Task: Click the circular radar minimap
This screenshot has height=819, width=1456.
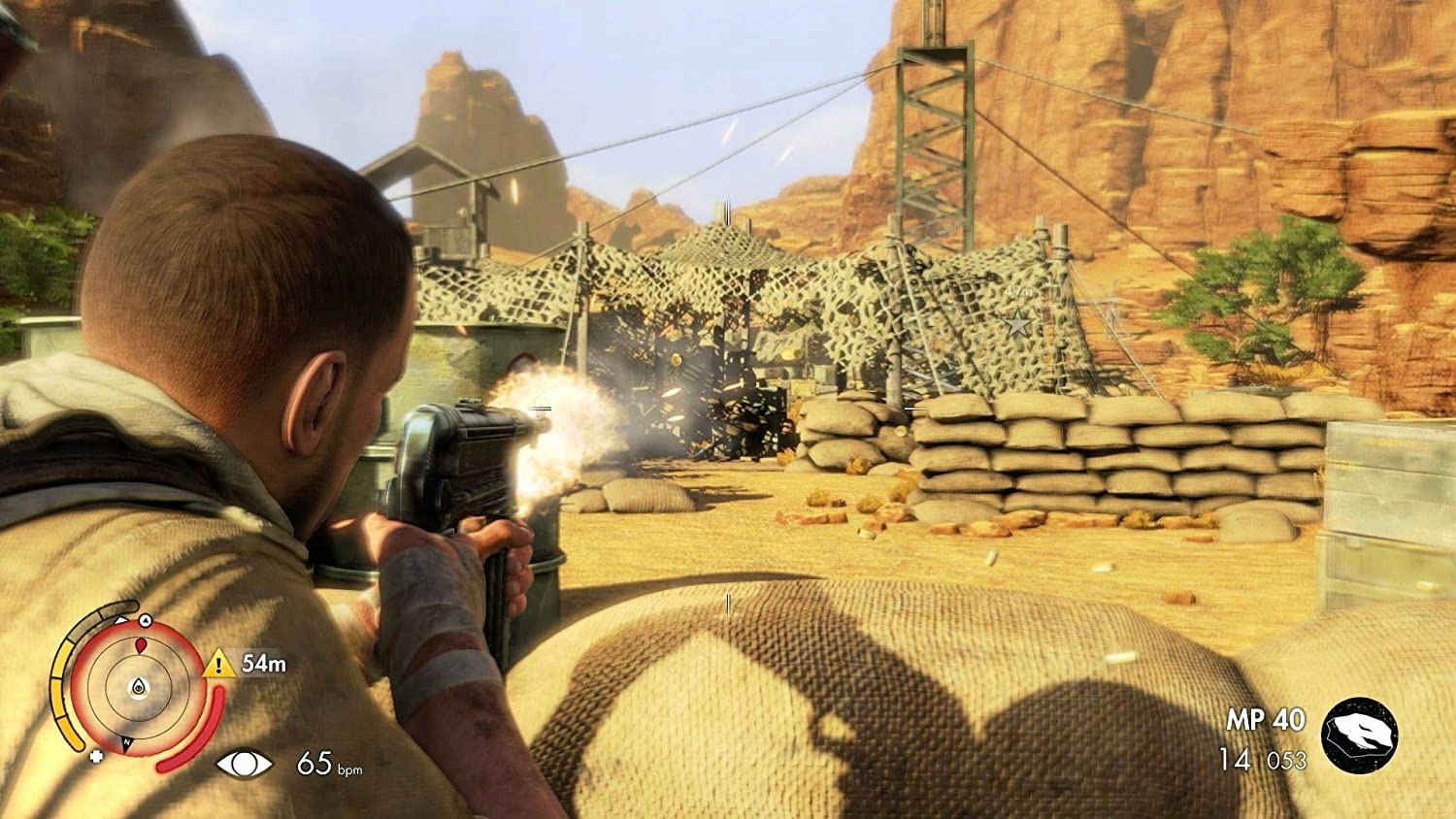Action: pos(138,686)
